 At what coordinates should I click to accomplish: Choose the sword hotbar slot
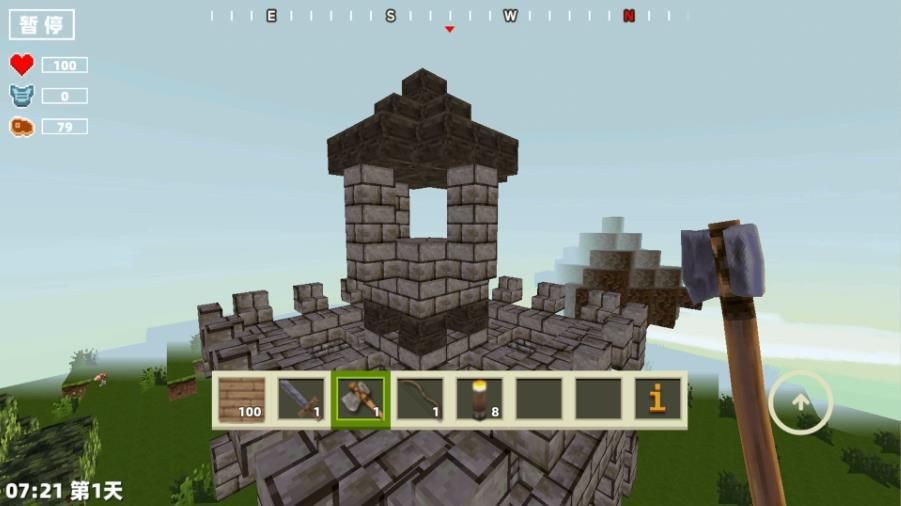click(301, 399)
